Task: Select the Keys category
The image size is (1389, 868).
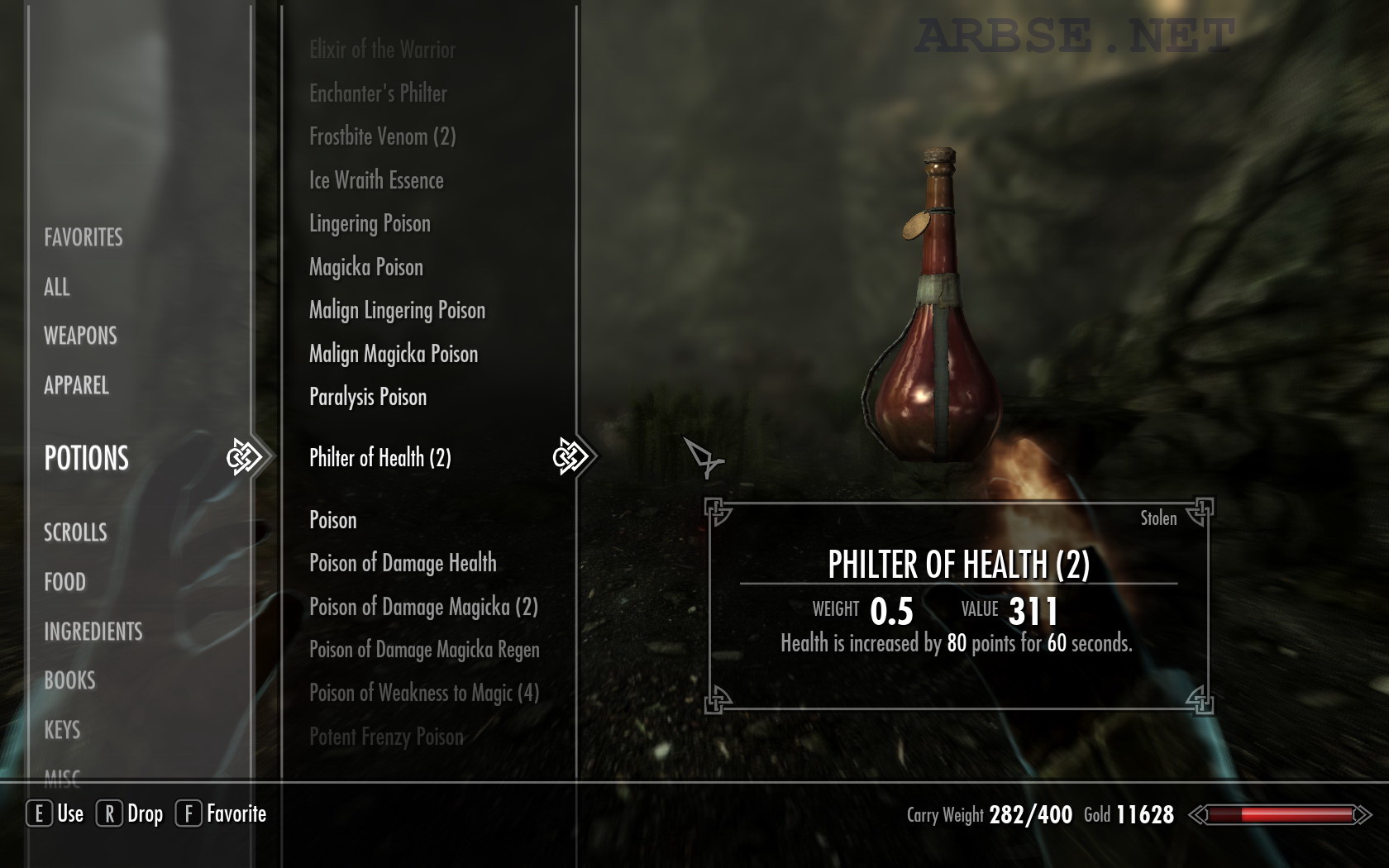Action: tap(62, 730)
